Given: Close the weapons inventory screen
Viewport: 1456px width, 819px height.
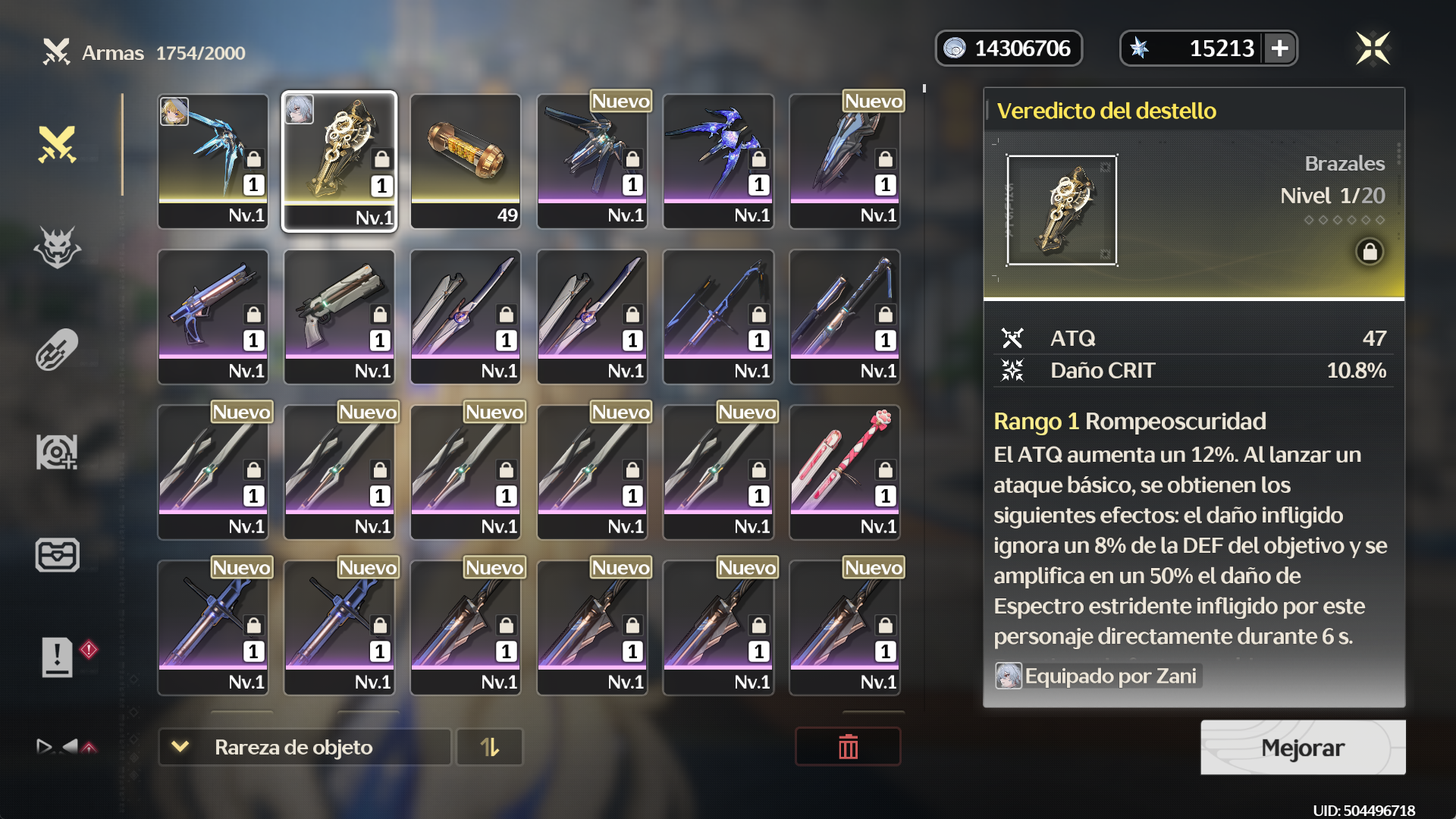Looking at the screenshot, I should click(x=1373, y=49).
